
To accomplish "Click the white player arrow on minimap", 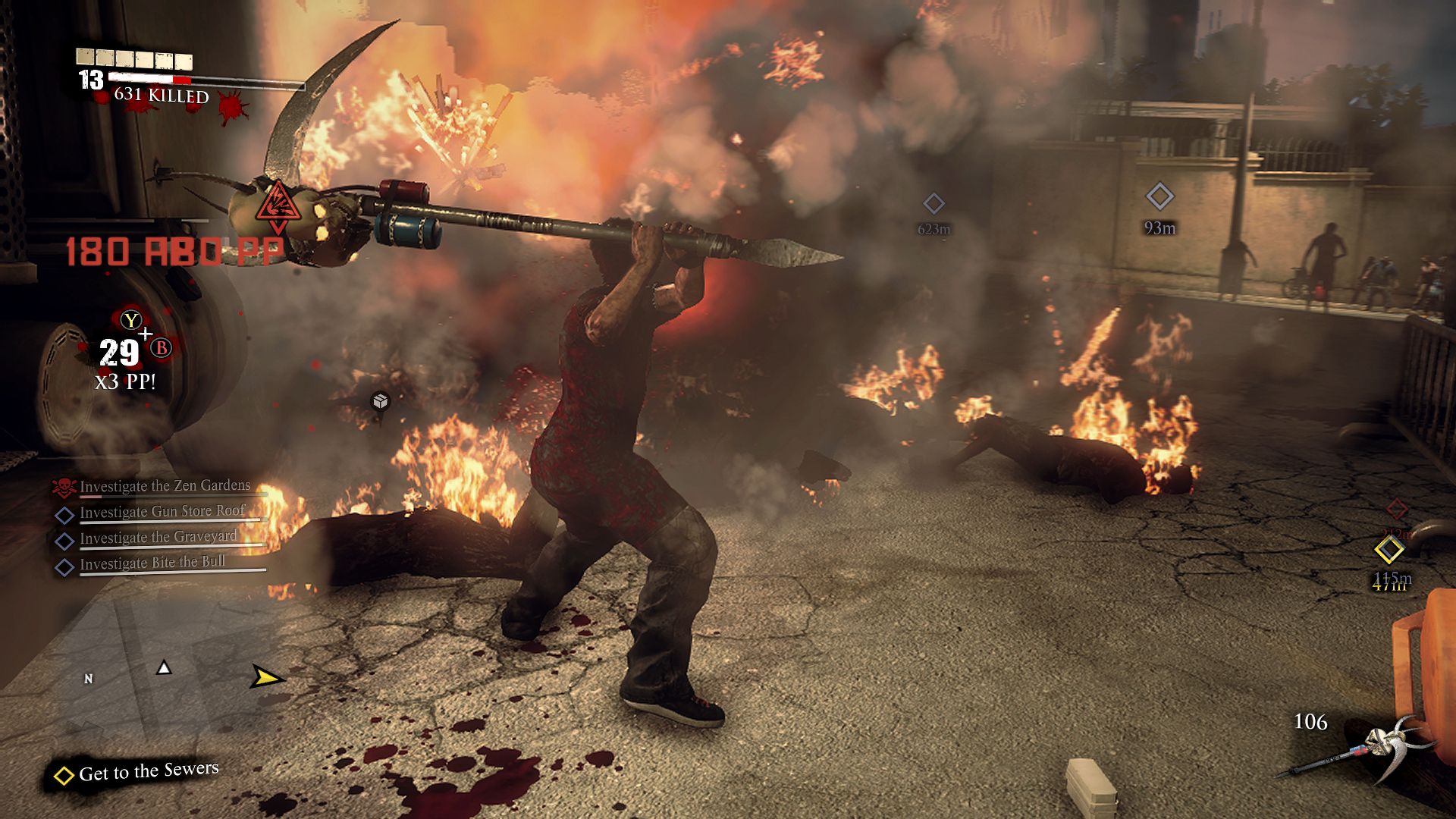I will (x=164, y=667).
